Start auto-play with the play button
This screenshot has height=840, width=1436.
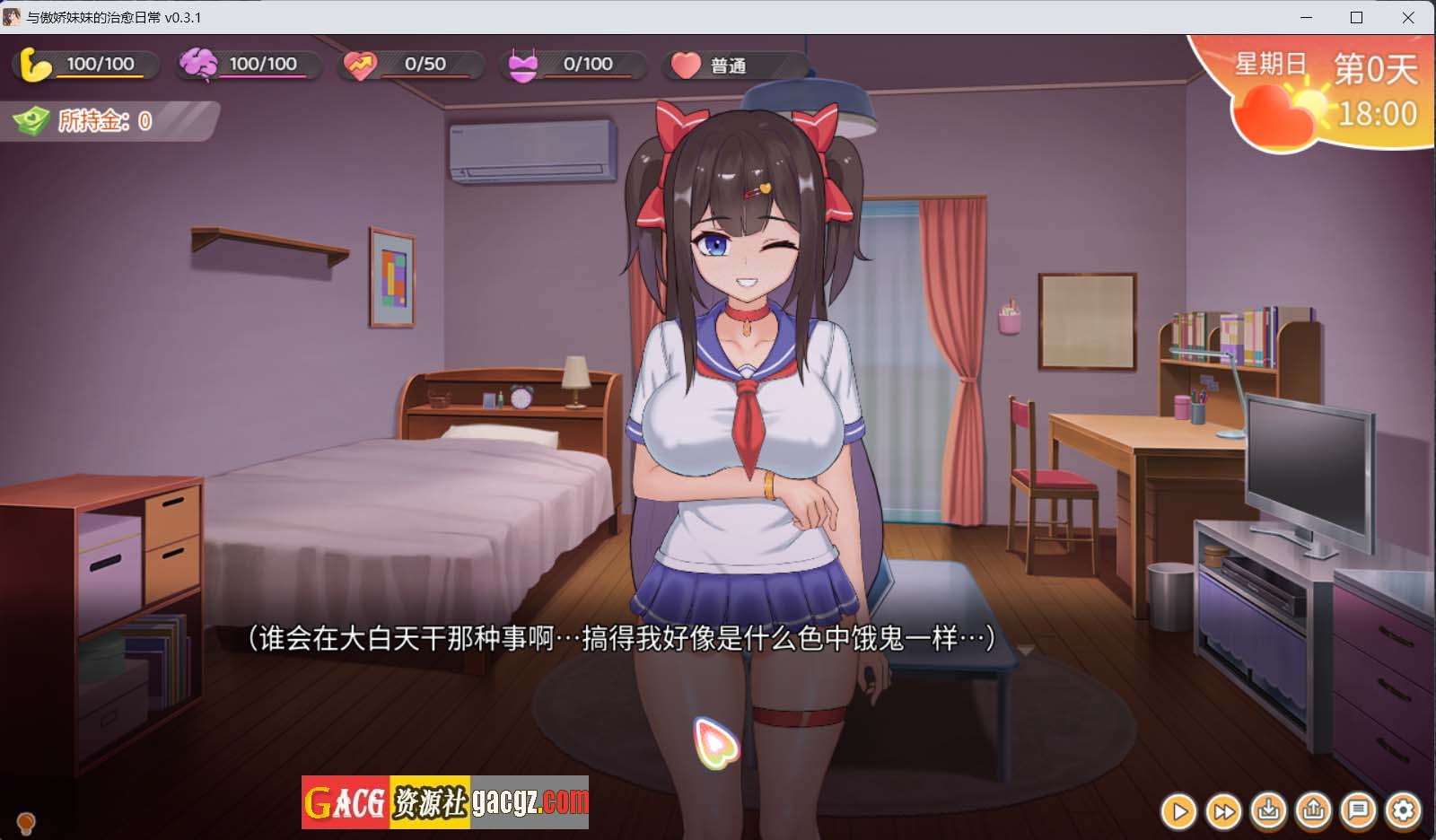click(x=1178, y=811)
